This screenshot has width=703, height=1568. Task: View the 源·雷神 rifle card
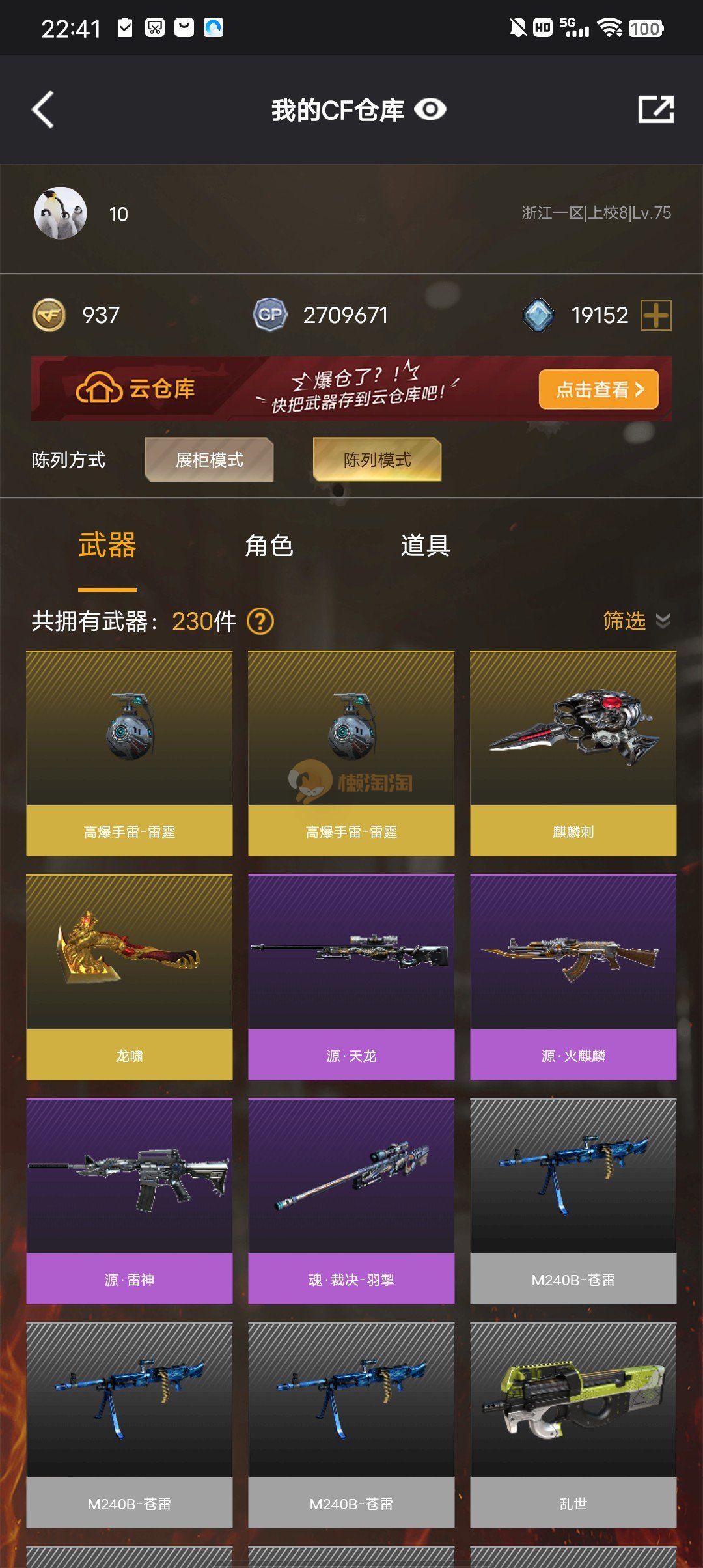(130, 1201)
